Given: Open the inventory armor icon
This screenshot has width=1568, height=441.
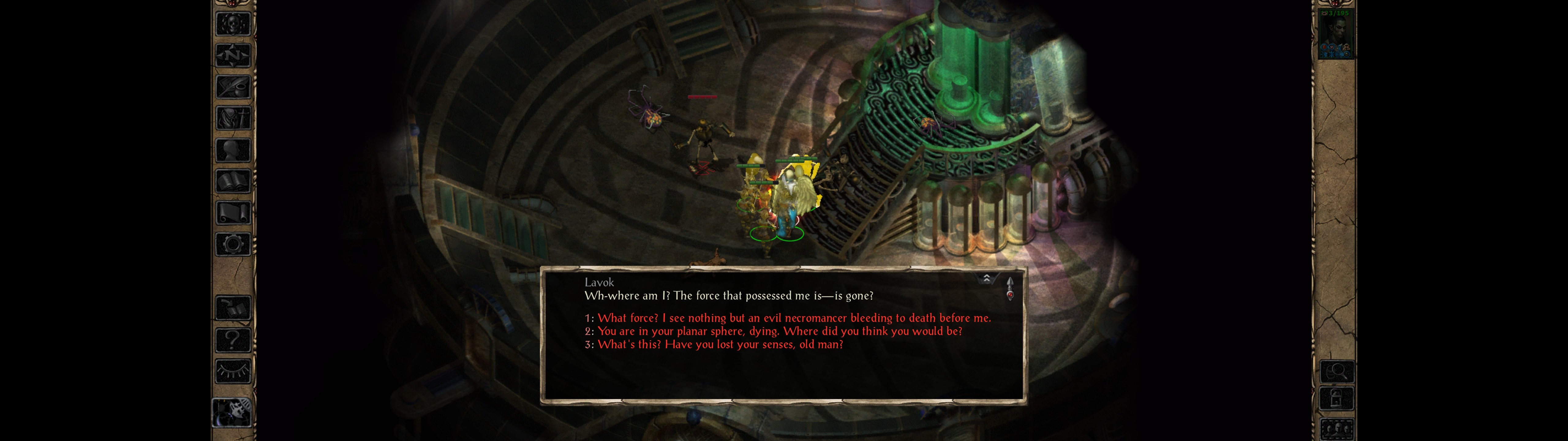Looking at the screenshot, I should [x=233, y=118].
